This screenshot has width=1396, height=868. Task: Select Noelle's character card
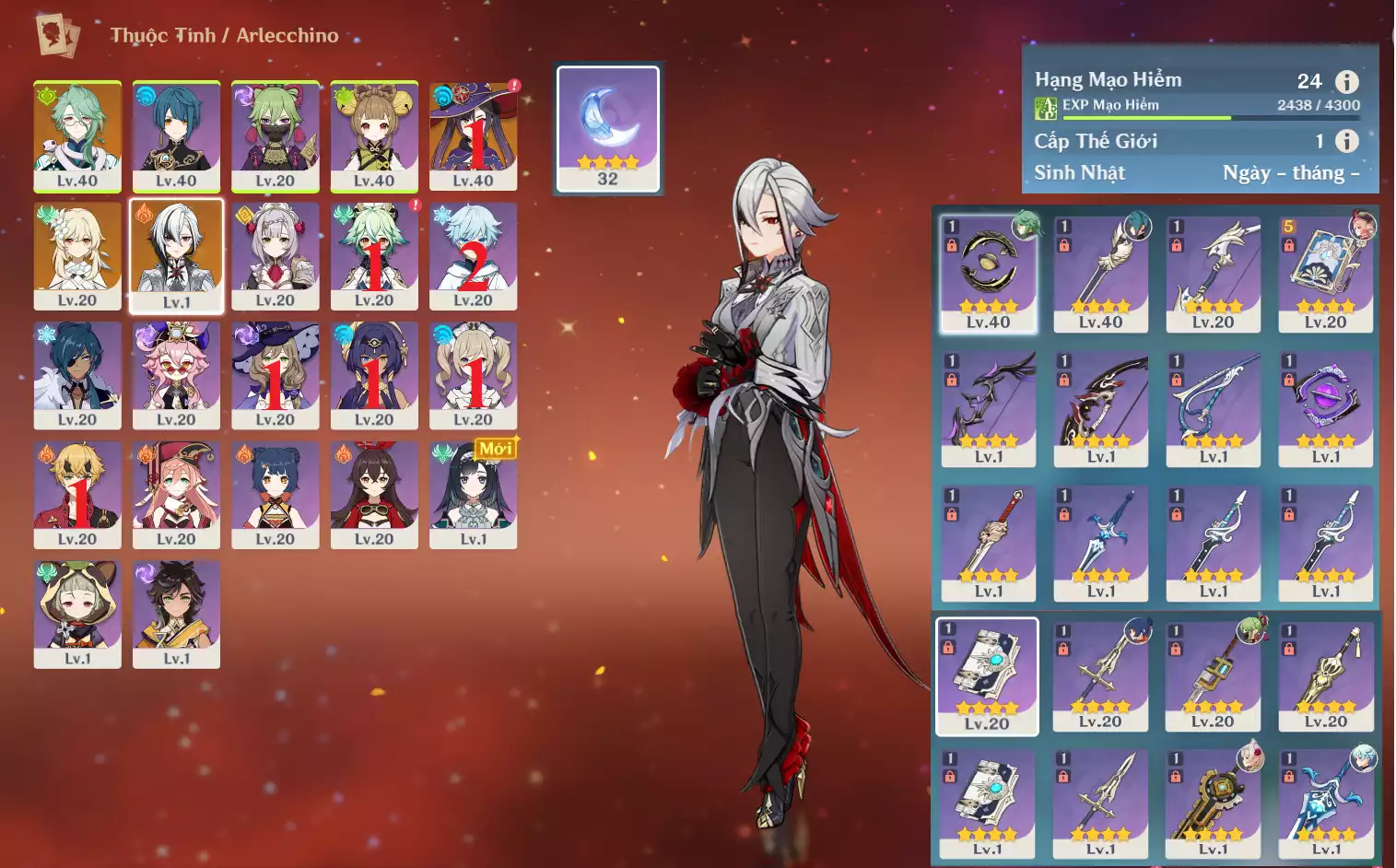click(x=275, y=256)
